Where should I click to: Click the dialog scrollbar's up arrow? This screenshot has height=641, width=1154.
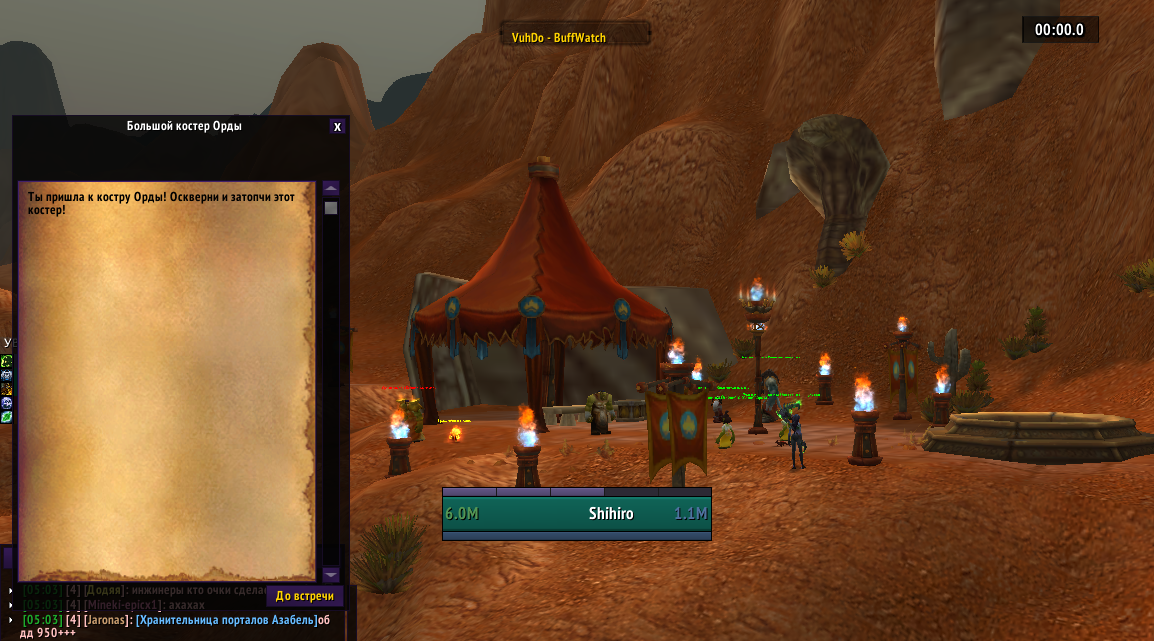click(x=331, y=188)
